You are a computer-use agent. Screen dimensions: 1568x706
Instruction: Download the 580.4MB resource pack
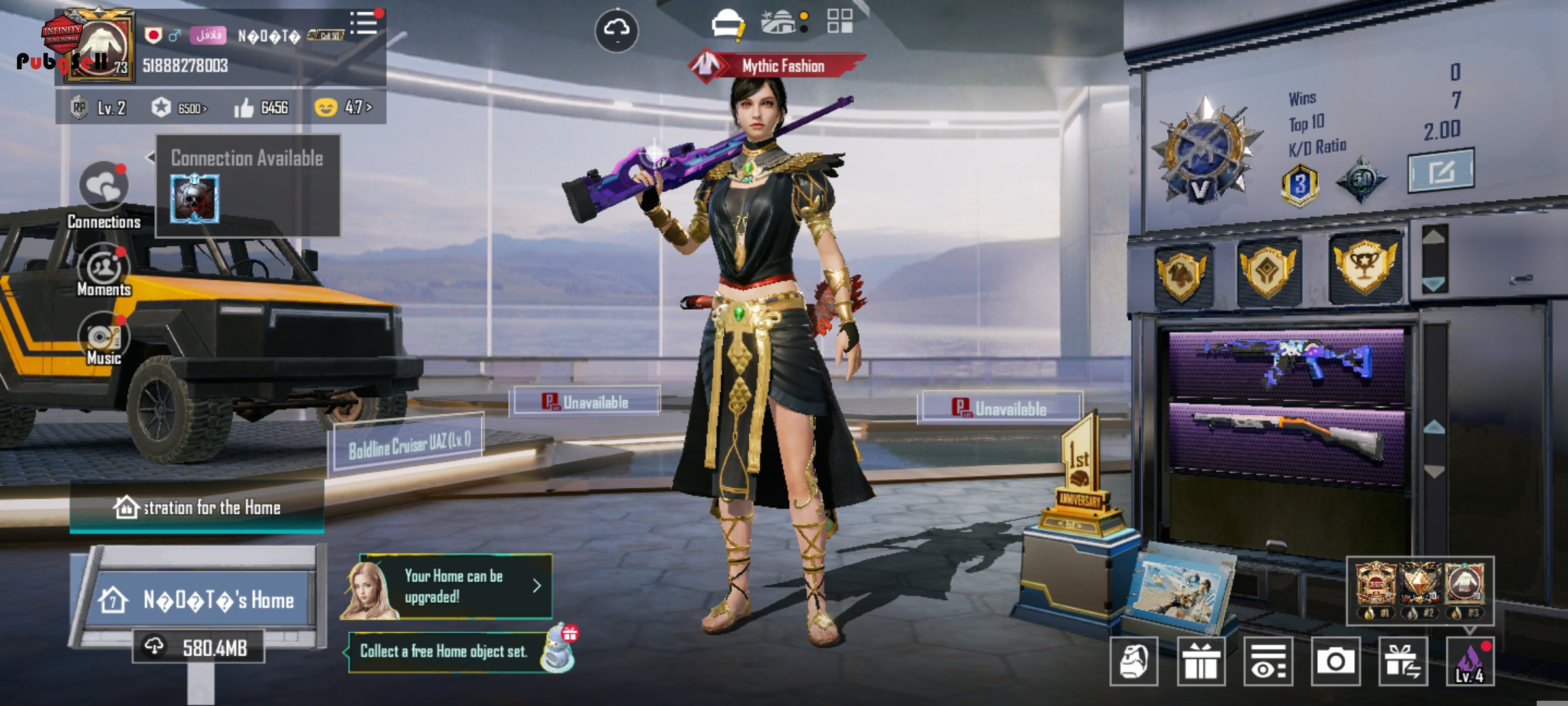coord(199,647)
